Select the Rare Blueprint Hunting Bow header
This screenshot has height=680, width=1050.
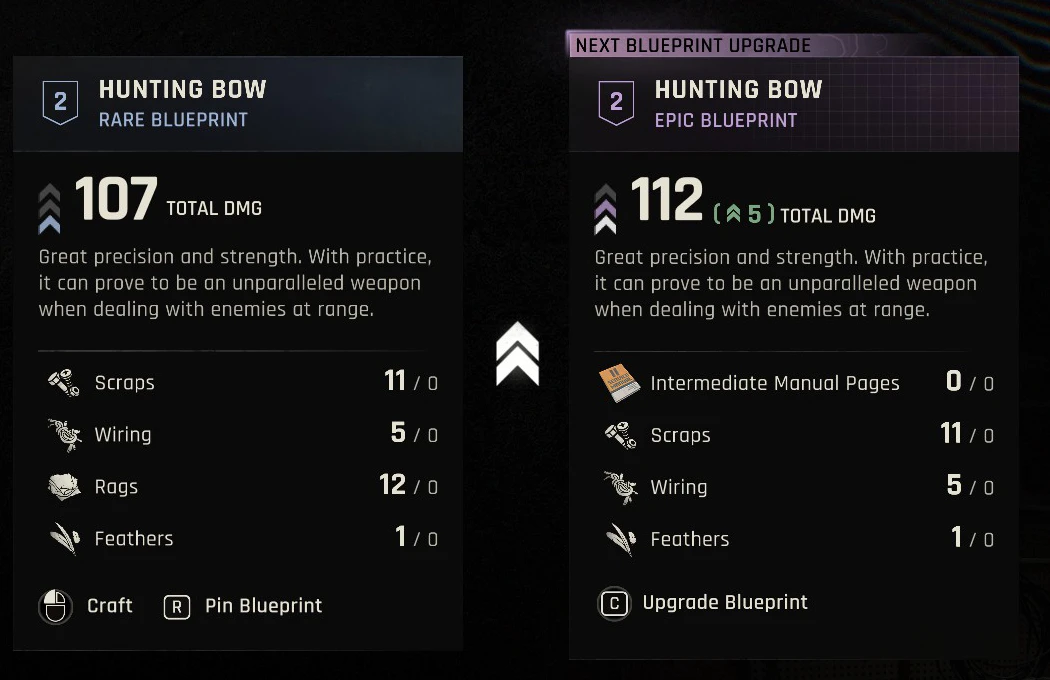(238, 104)
